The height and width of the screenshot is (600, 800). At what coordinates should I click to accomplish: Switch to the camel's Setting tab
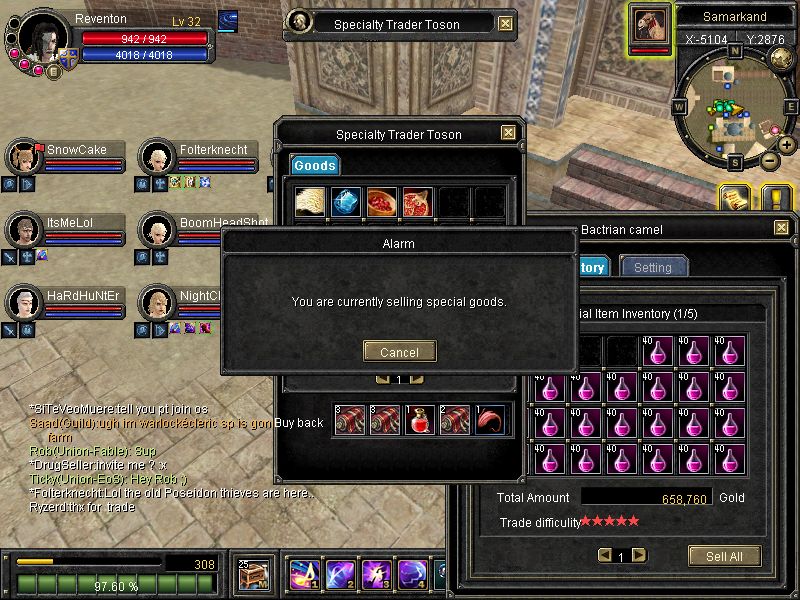click(x=653, y=267)
